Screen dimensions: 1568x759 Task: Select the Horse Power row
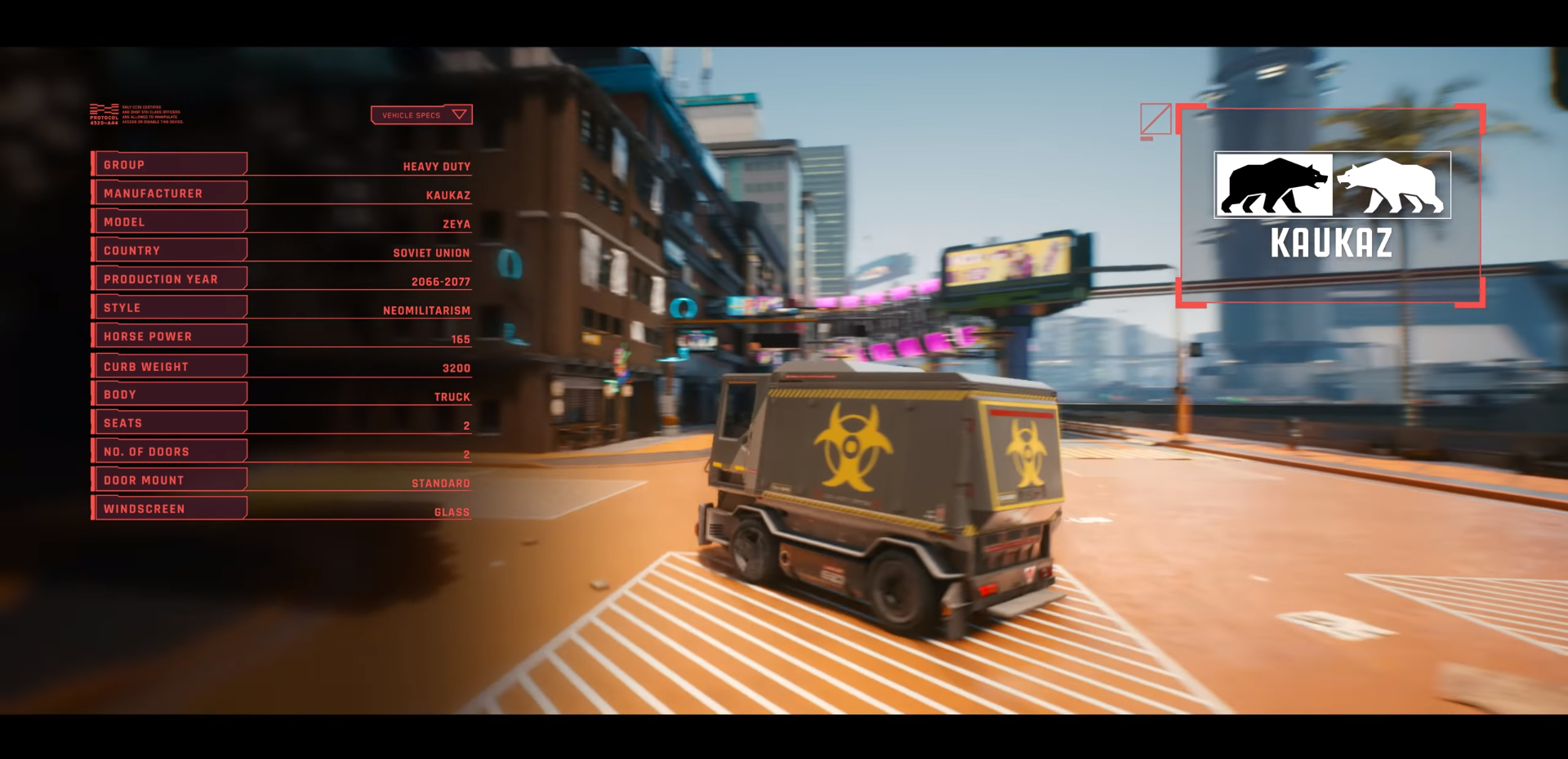click(x=170, y=337)
